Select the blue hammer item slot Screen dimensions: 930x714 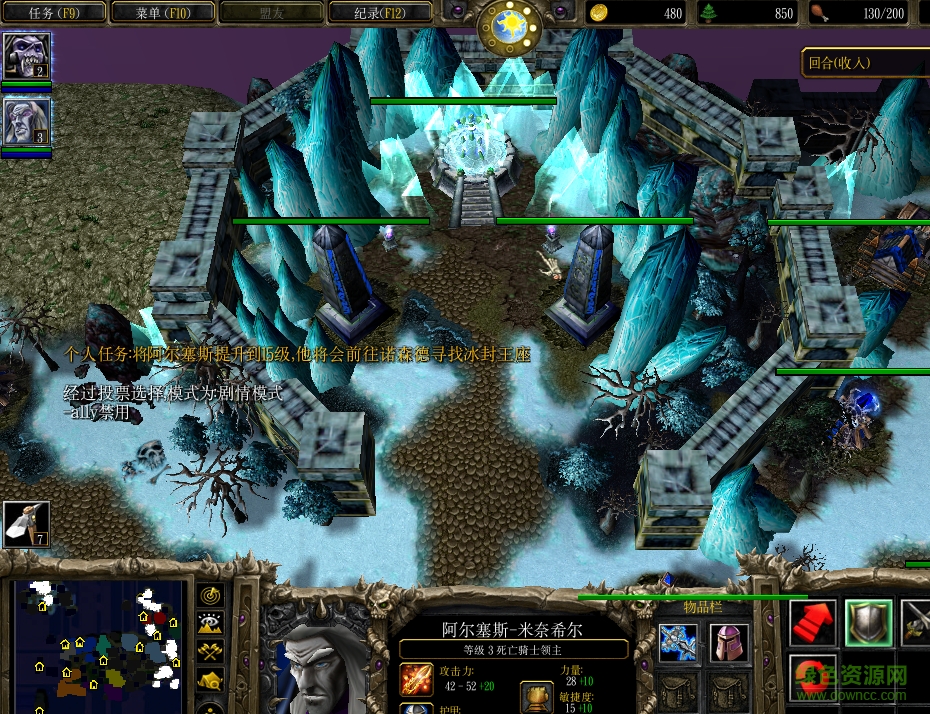click(677, 641)
